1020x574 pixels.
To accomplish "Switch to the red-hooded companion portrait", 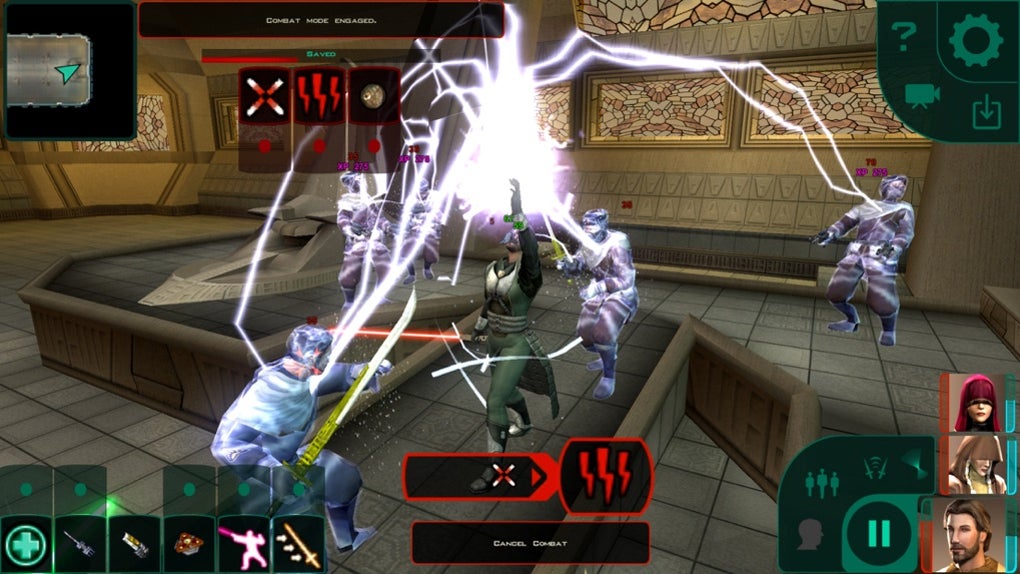I will 967,401.
